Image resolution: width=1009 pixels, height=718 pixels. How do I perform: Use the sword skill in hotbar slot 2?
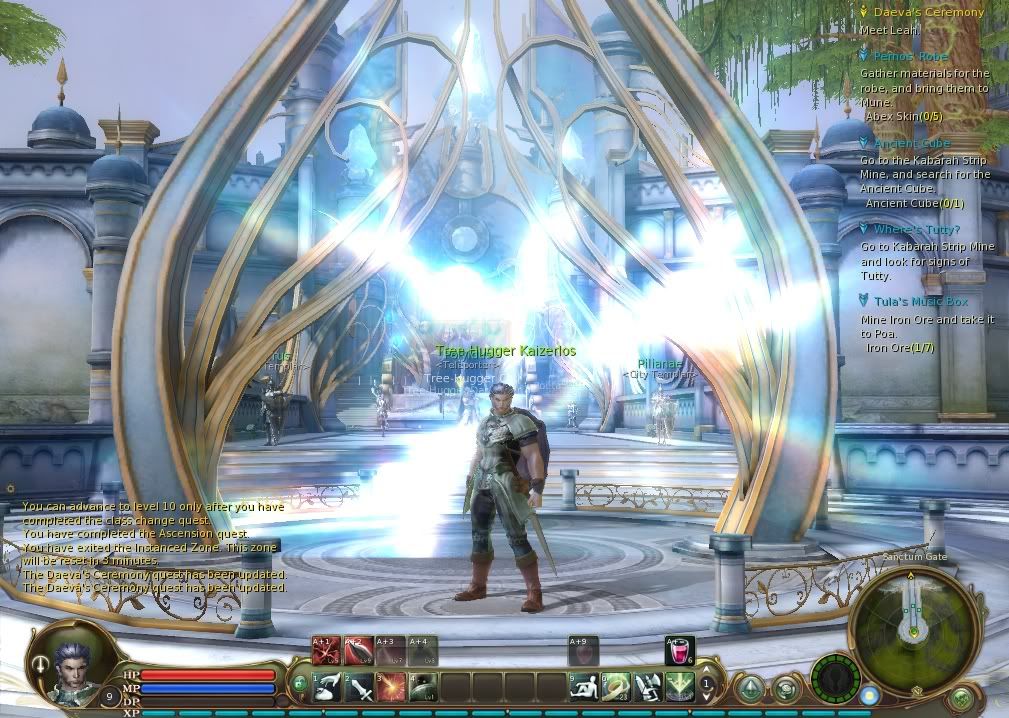pyautogui.click(x=359, y=687)
